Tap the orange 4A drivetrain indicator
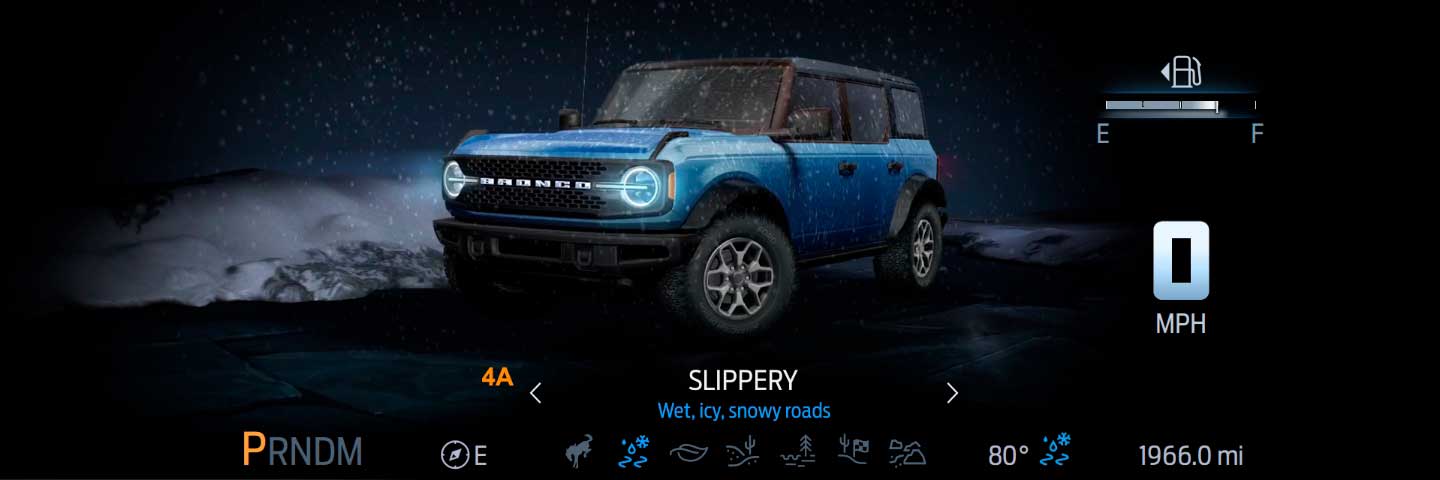Screen dimensions: 1440x480 pyautogui.click(x=497, y=377)
